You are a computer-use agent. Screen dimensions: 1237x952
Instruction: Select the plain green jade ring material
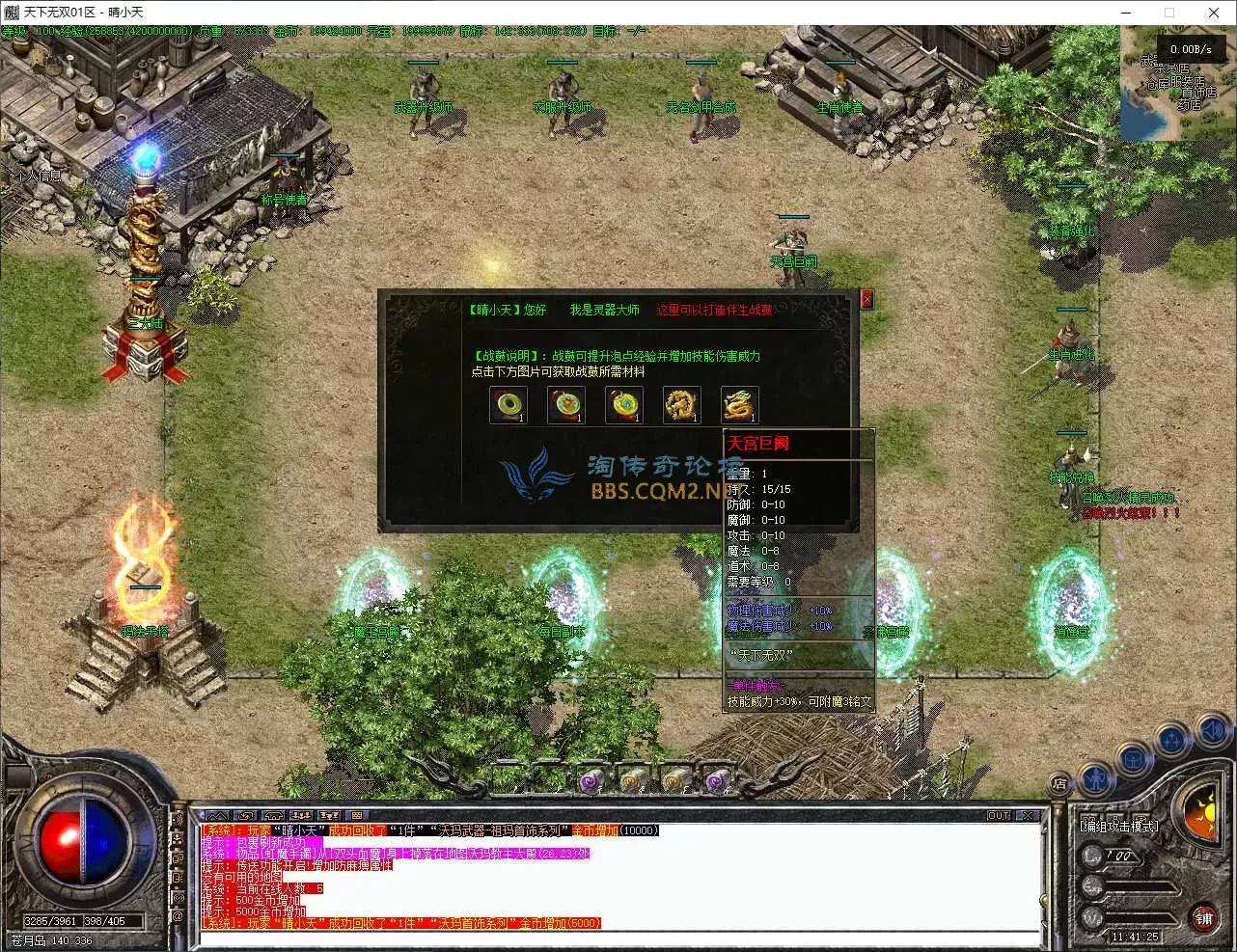click(x=508, y=405)
